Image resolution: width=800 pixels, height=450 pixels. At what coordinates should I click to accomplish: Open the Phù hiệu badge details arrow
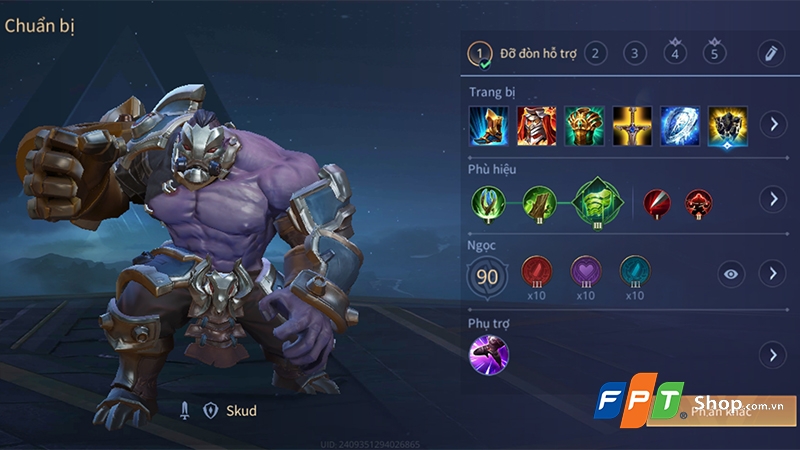(771, 199)
